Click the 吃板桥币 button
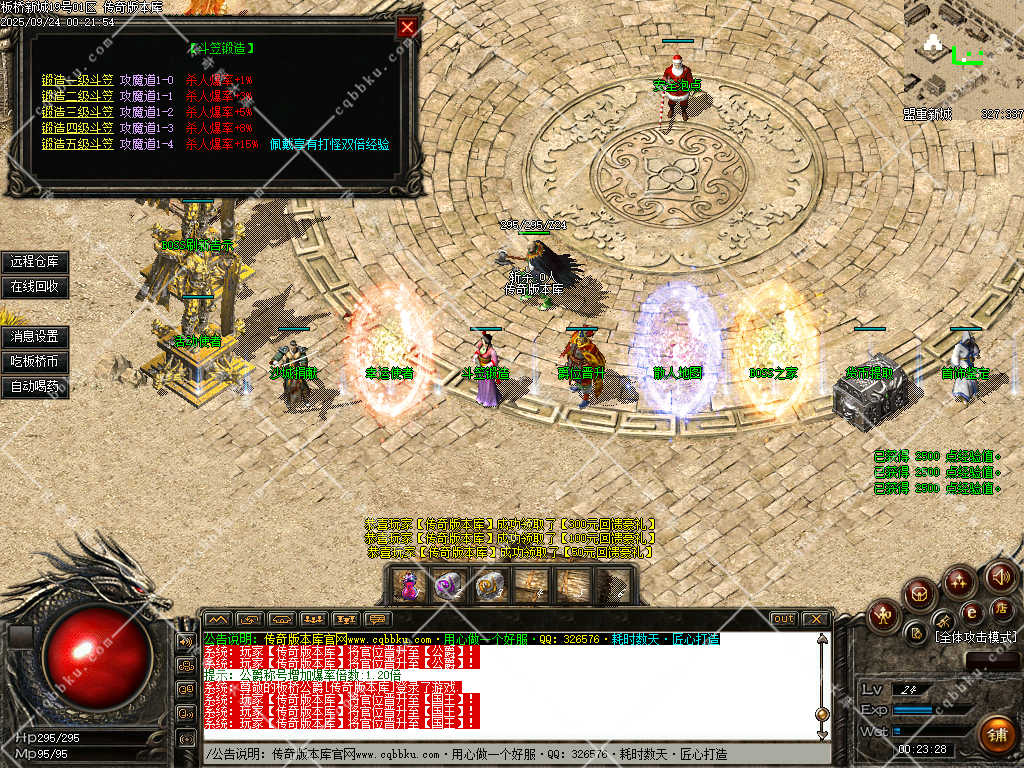Viewport: 1024px width, 768px height. point(35,361)
